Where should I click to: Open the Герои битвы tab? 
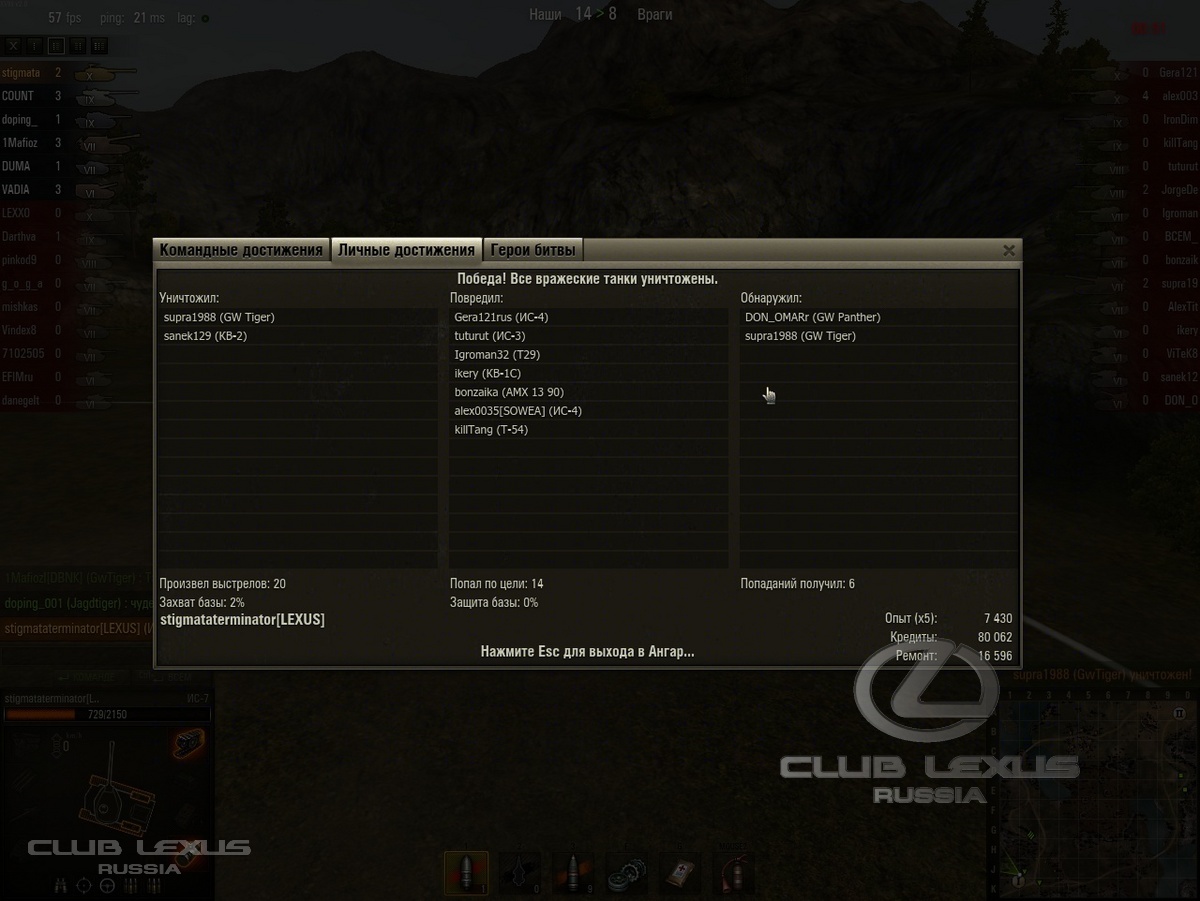click(533, 250)
